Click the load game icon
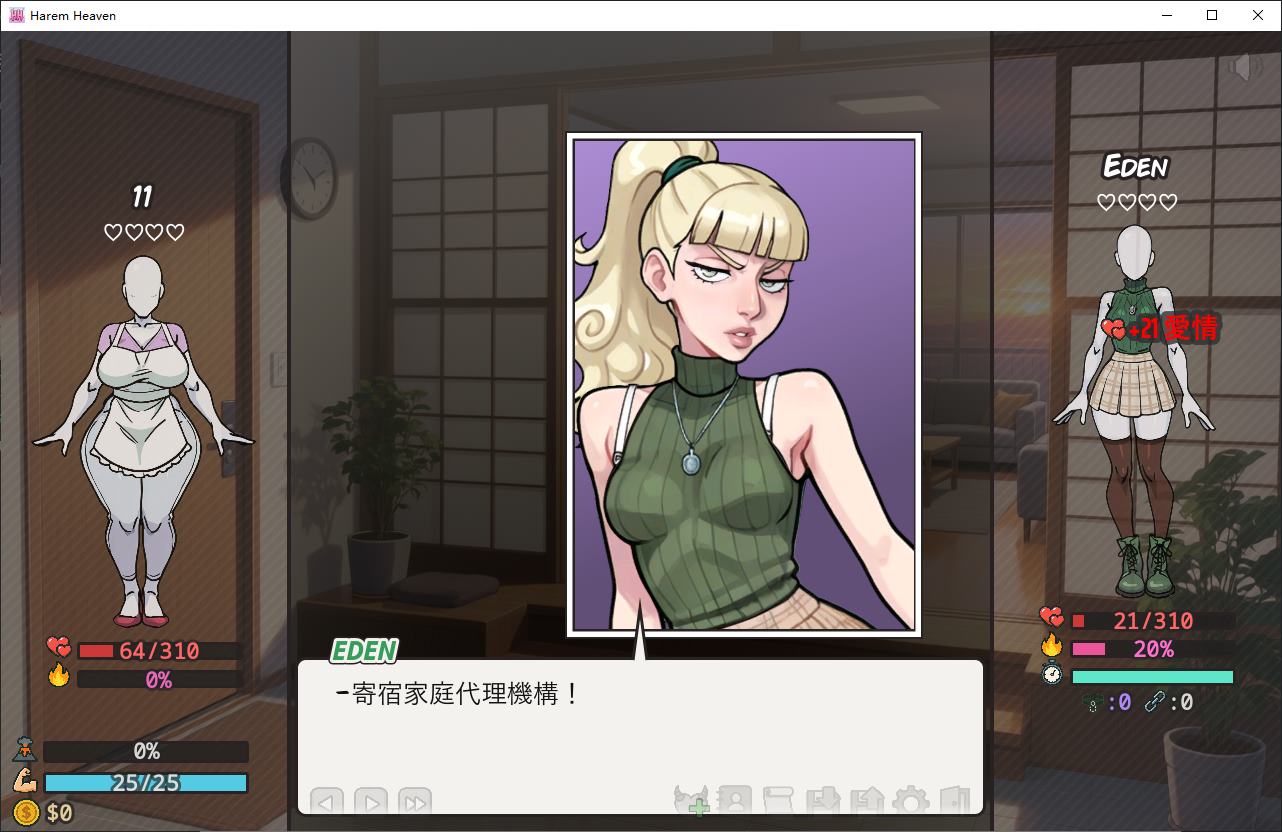The width and height of the screenshot is (1282, 832). tap(866, 800)
